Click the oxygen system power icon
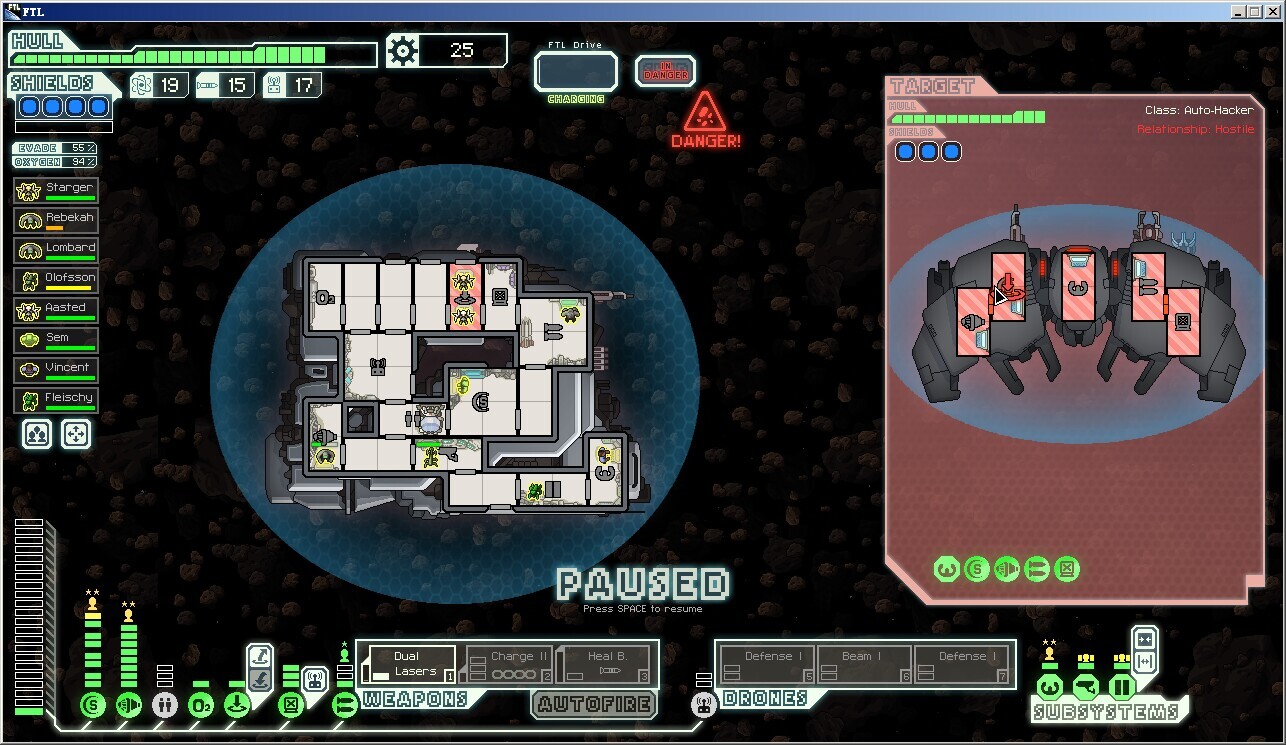 (x=201, y=705)
